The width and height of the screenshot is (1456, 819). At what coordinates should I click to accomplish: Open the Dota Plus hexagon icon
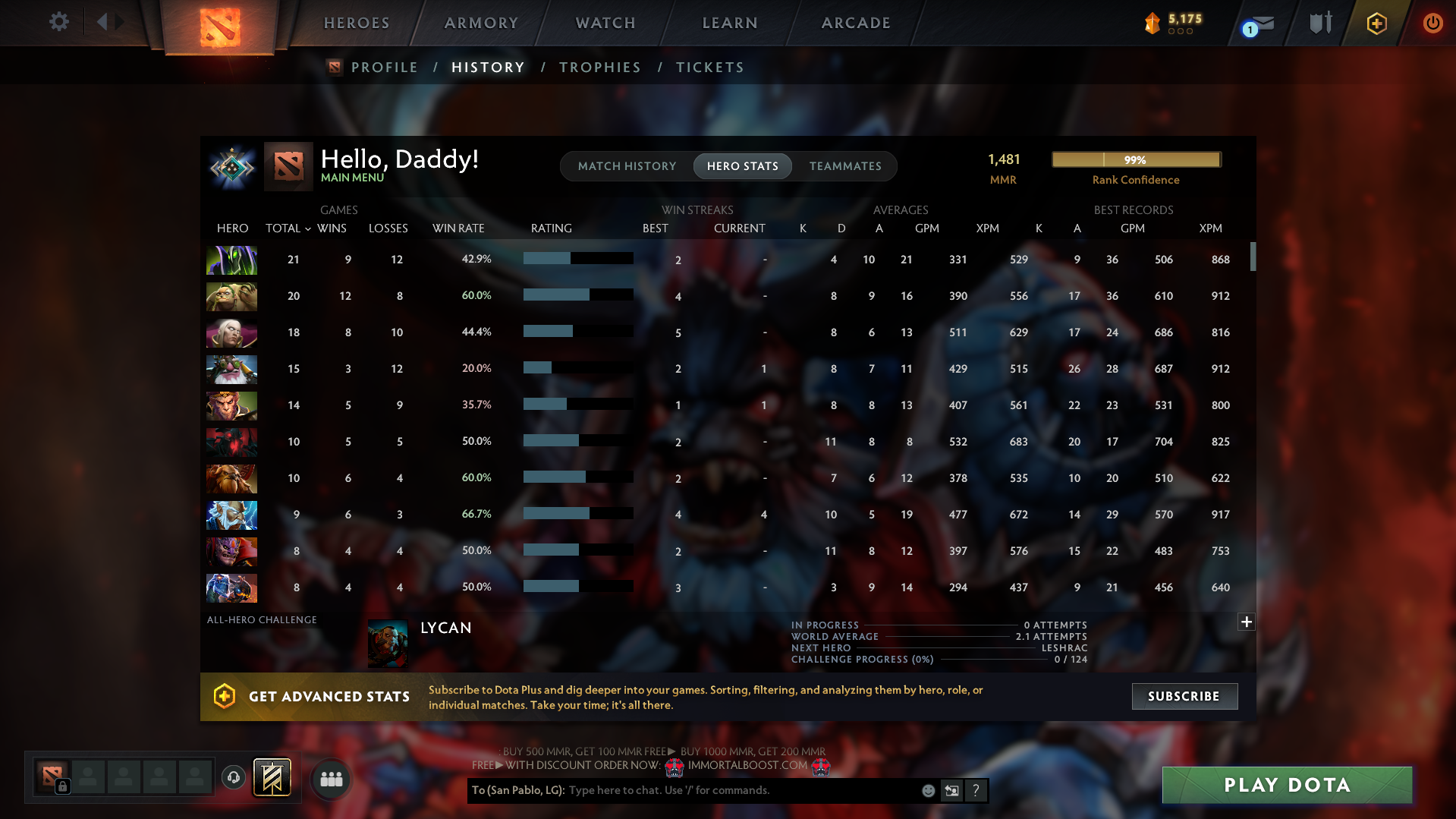[x=1376, y=23]
